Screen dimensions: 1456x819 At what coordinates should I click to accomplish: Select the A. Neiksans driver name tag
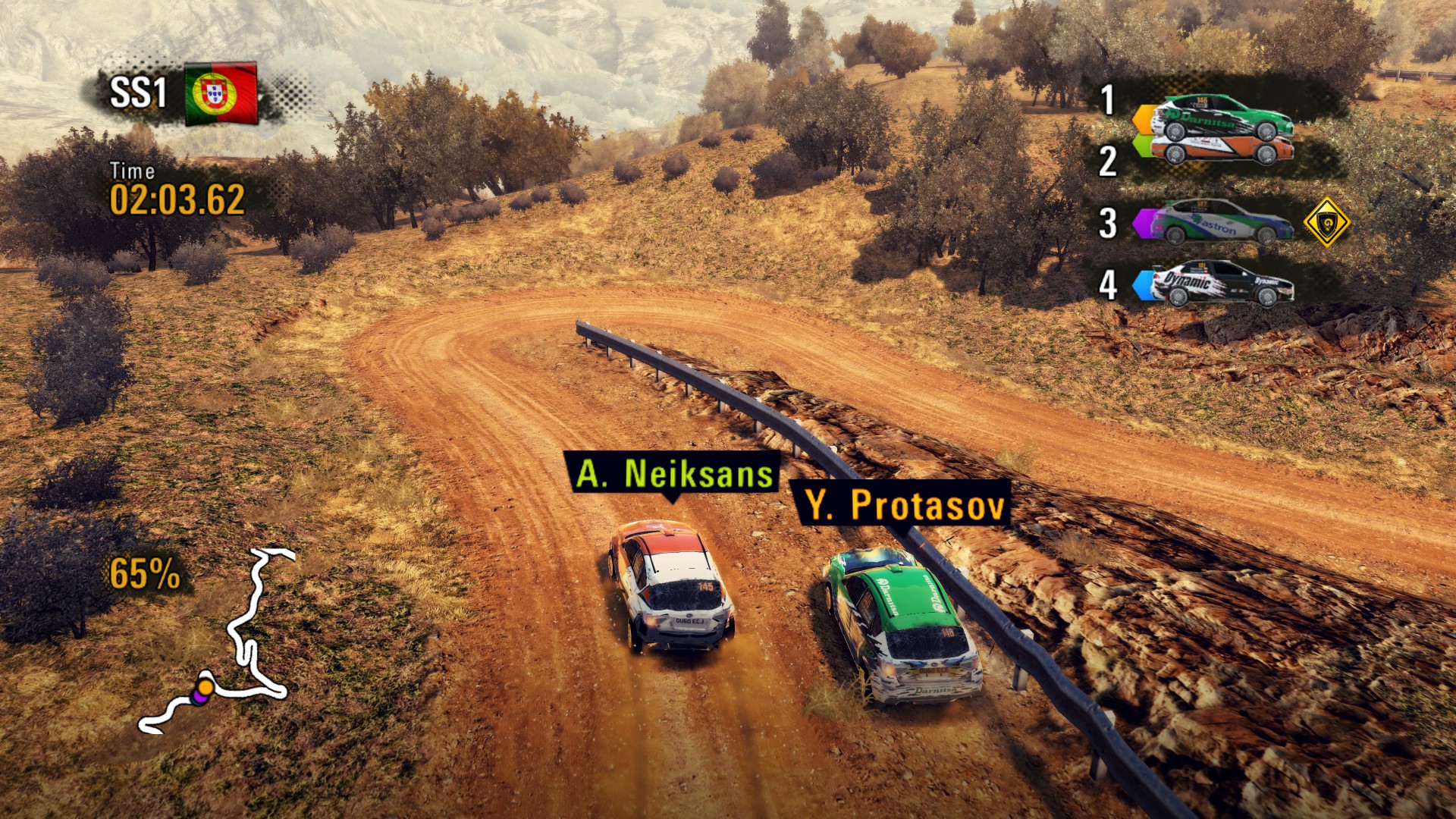click(673, 474)
